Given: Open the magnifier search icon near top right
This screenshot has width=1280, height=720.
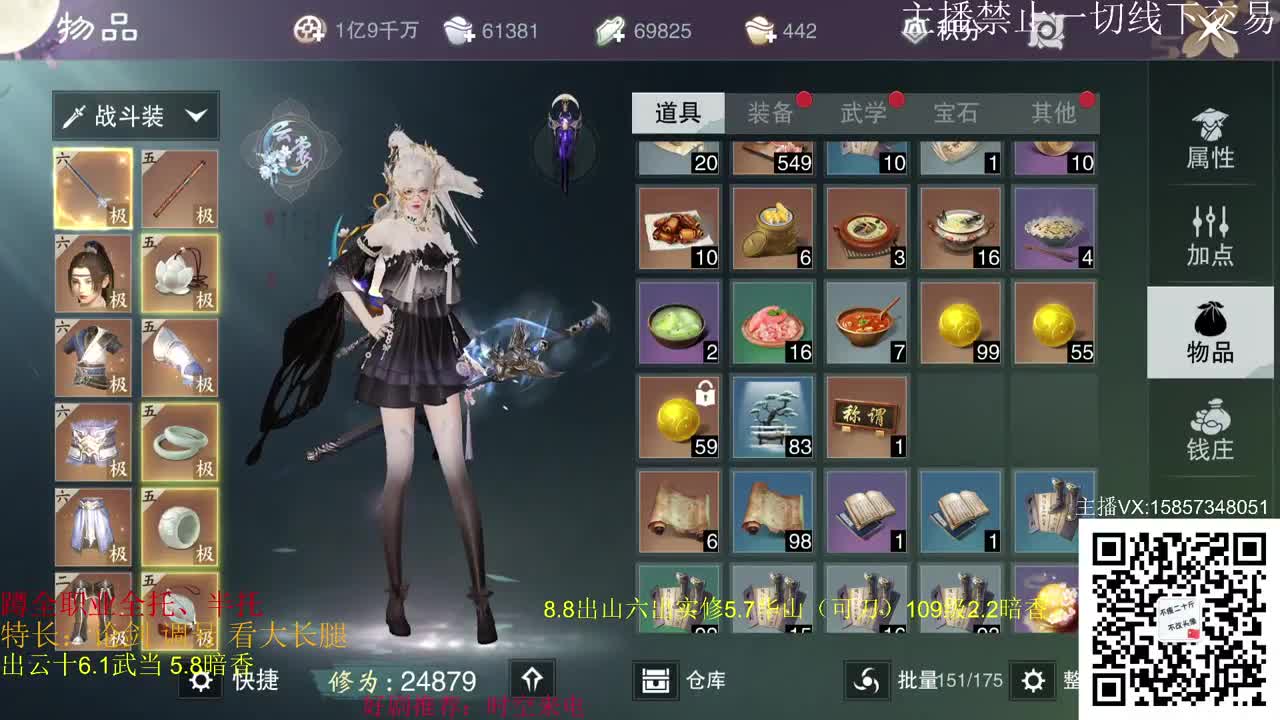Looking at the screenshot, I should coord(1046,32).
